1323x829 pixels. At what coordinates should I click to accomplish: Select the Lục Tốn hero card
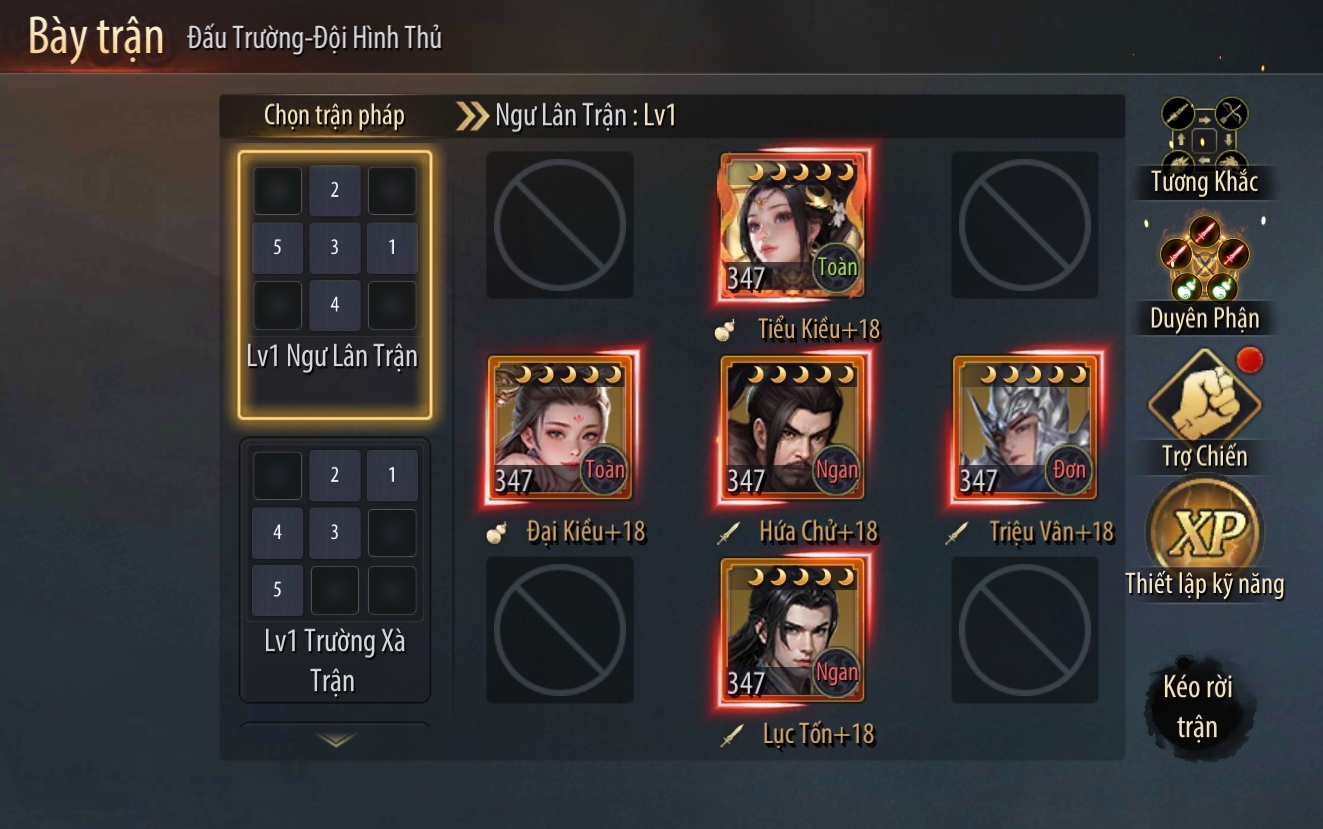(x=792, y=630)
